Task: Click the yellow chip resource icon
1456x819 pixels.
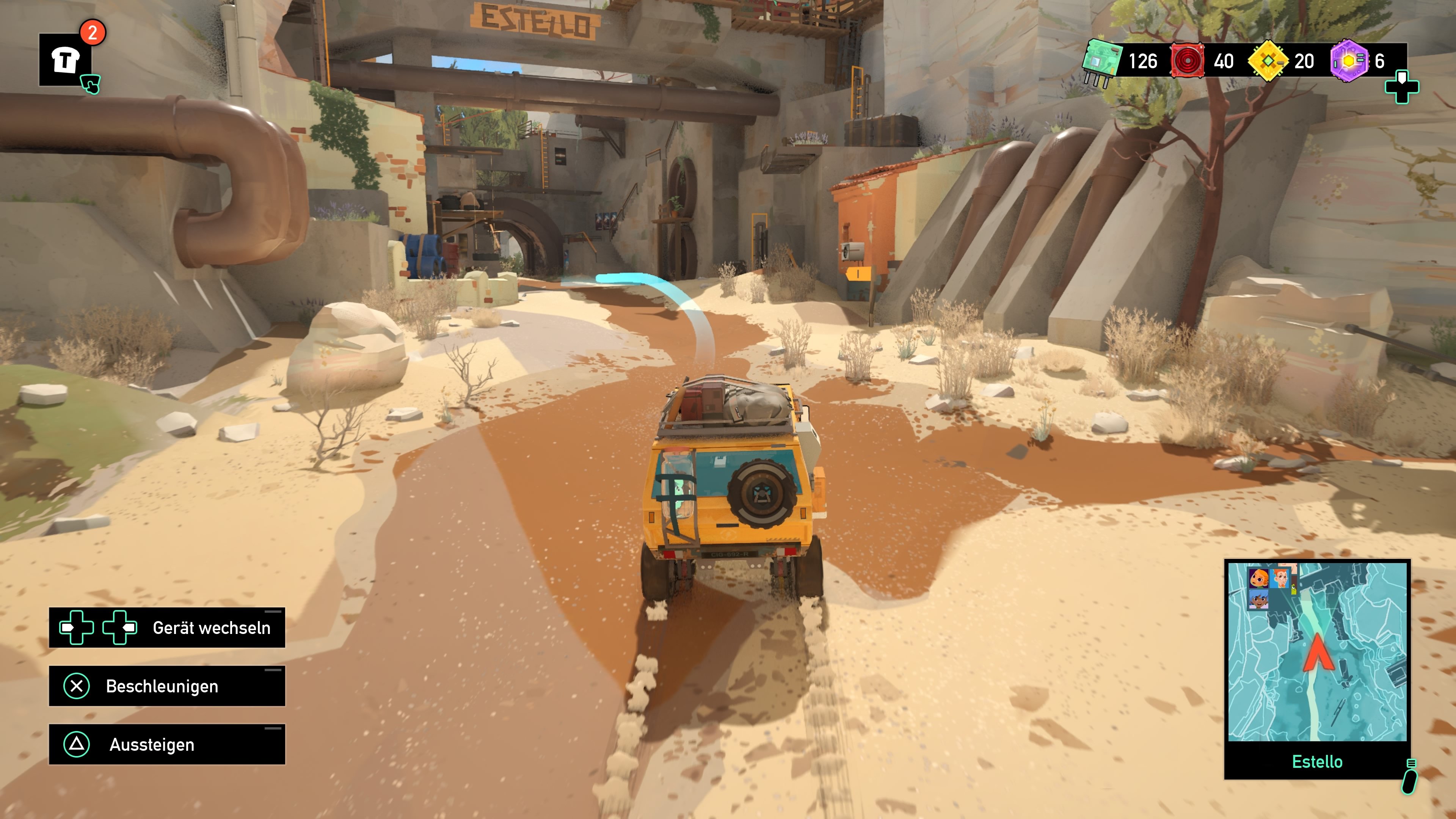Action: 1268,61
